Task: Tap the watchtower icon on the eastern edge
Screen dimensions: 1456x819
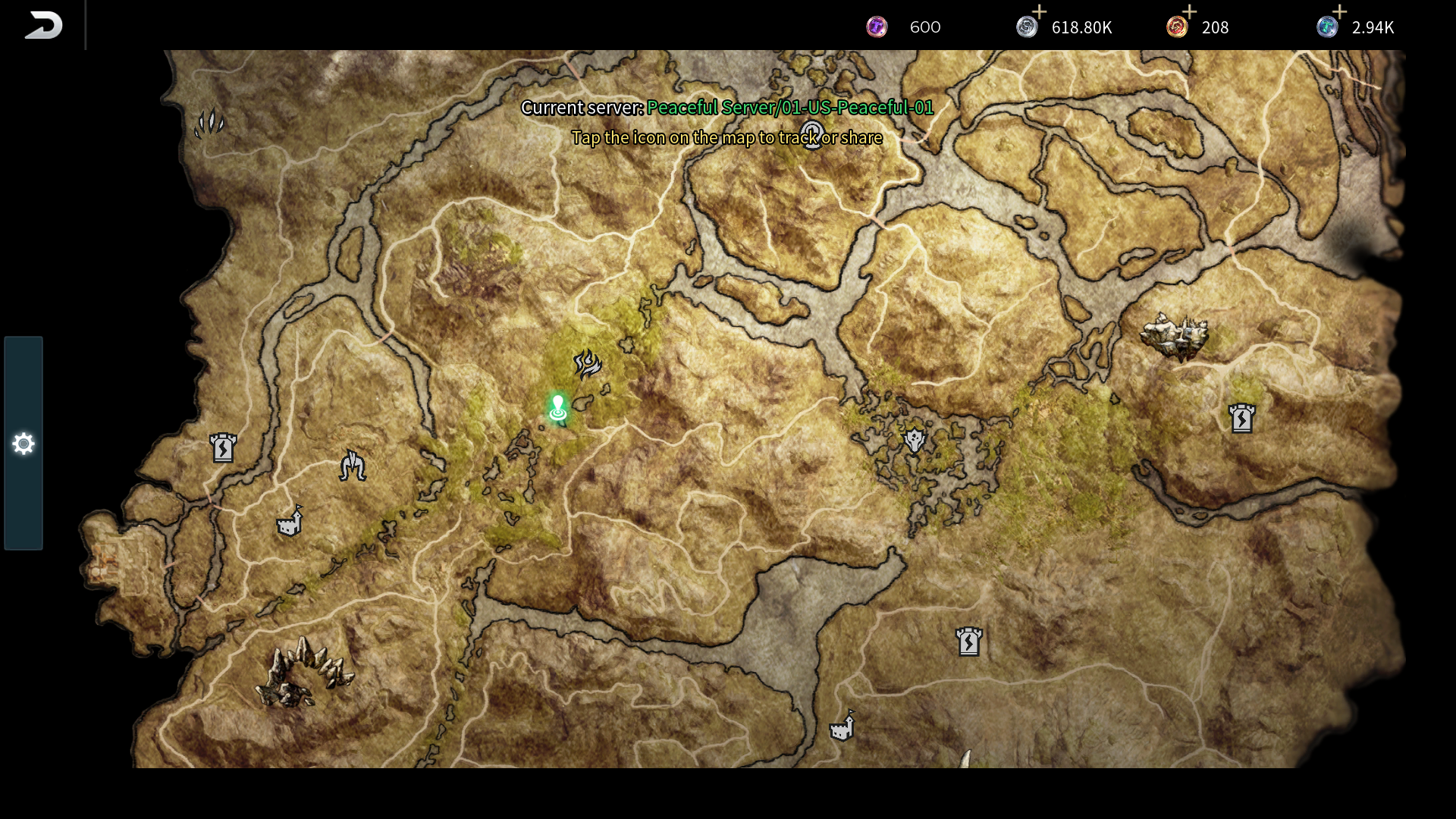Action: pos(1242,419)
